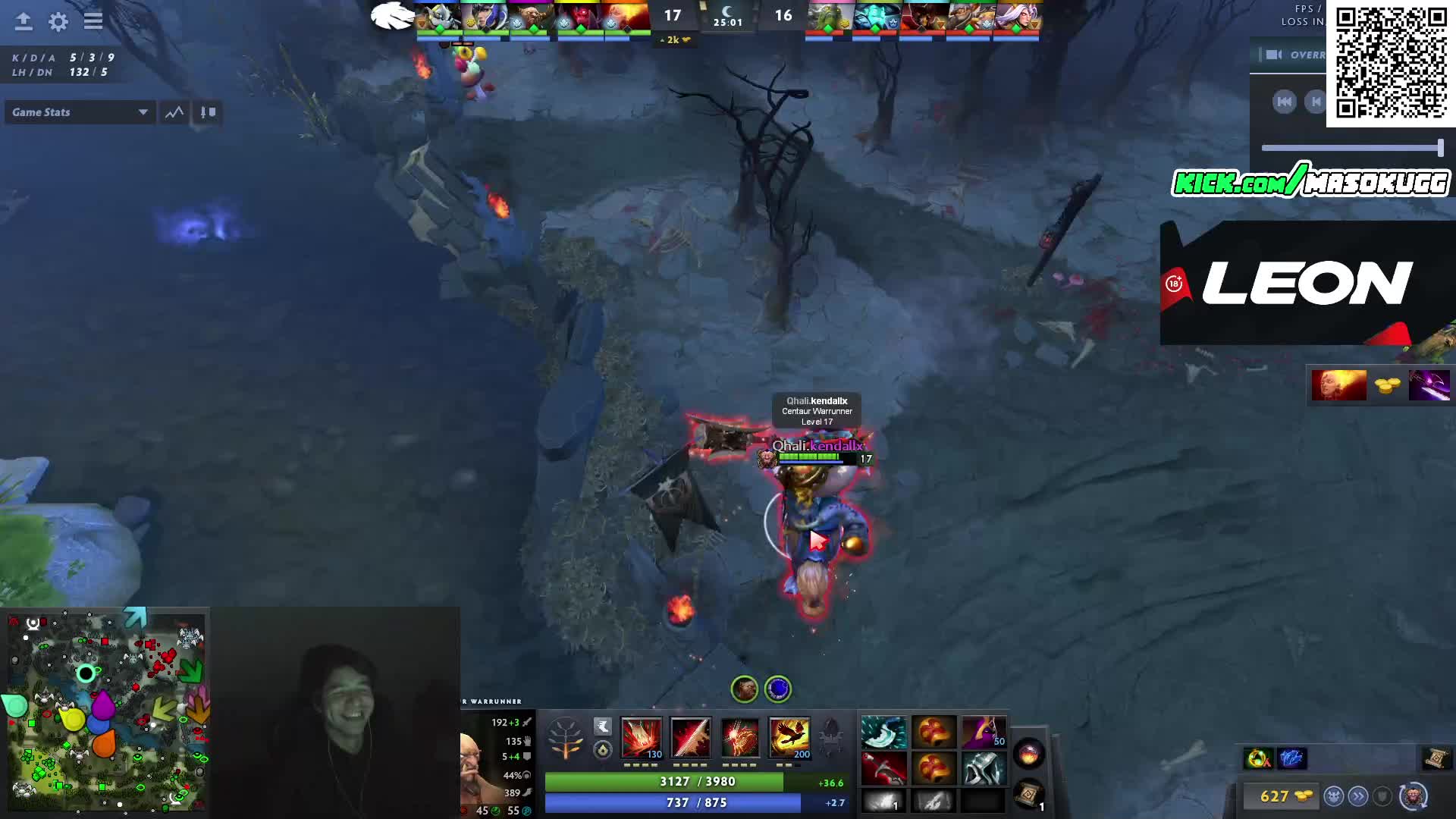Image resolution: width=1456 pixels, height=819 pixels.
Task: Open the hamburger main menu
Action: coord(93,22)
